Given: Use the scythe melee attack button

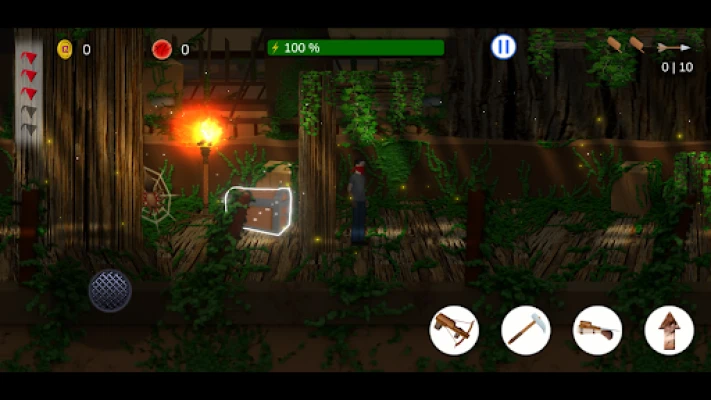Looking at the screenshot, I should pyautogui.click(x=526, y=330).
